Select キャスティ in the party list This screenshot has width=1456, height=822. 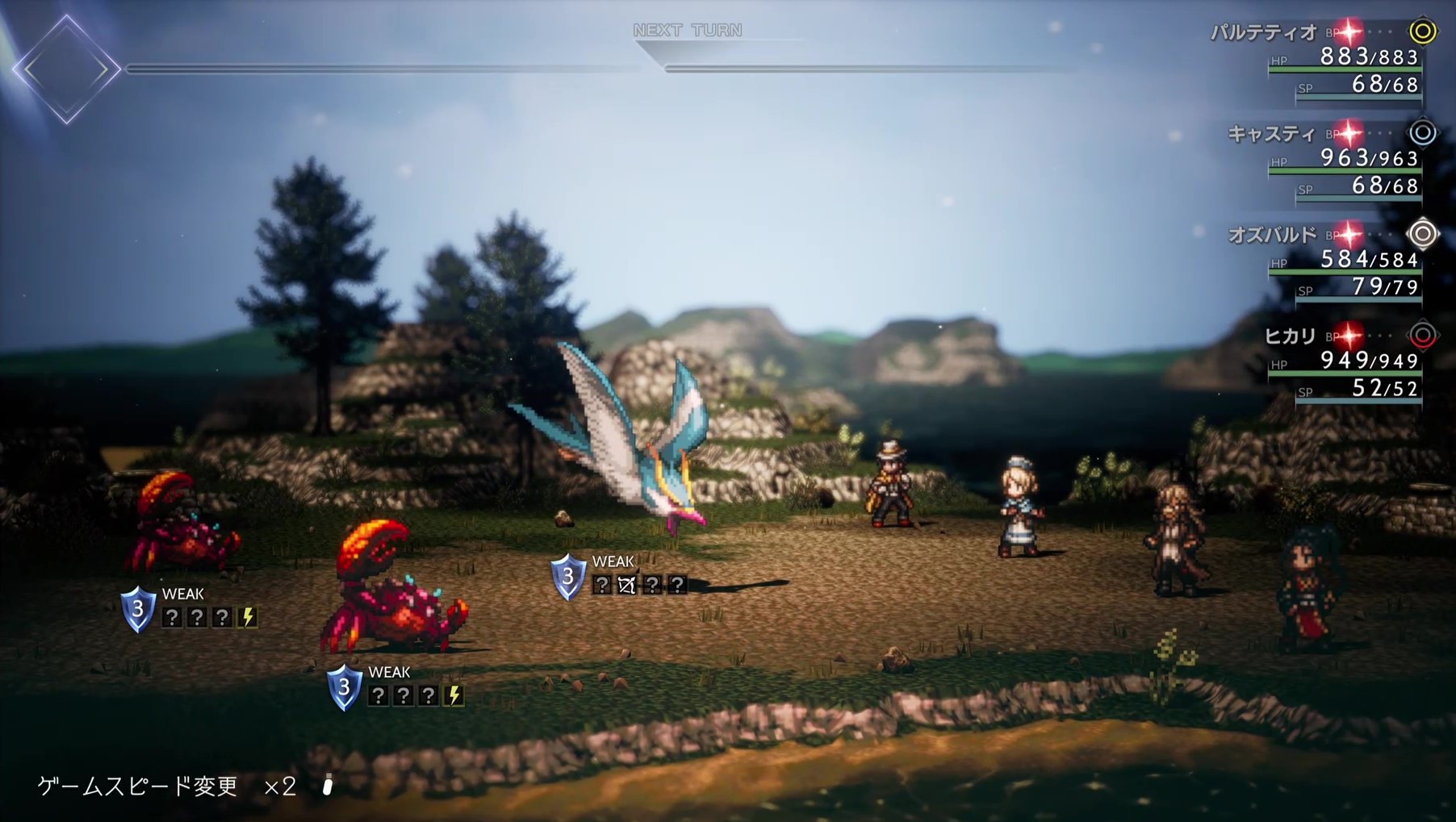pos(1271,134)
